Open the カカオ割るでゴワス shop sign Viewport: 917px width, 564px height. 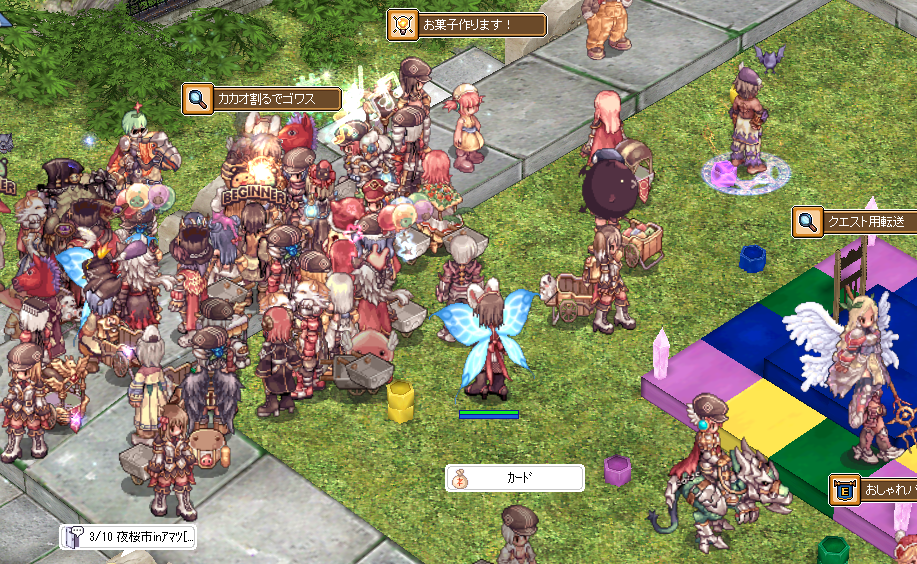click(x=263, y=99)
